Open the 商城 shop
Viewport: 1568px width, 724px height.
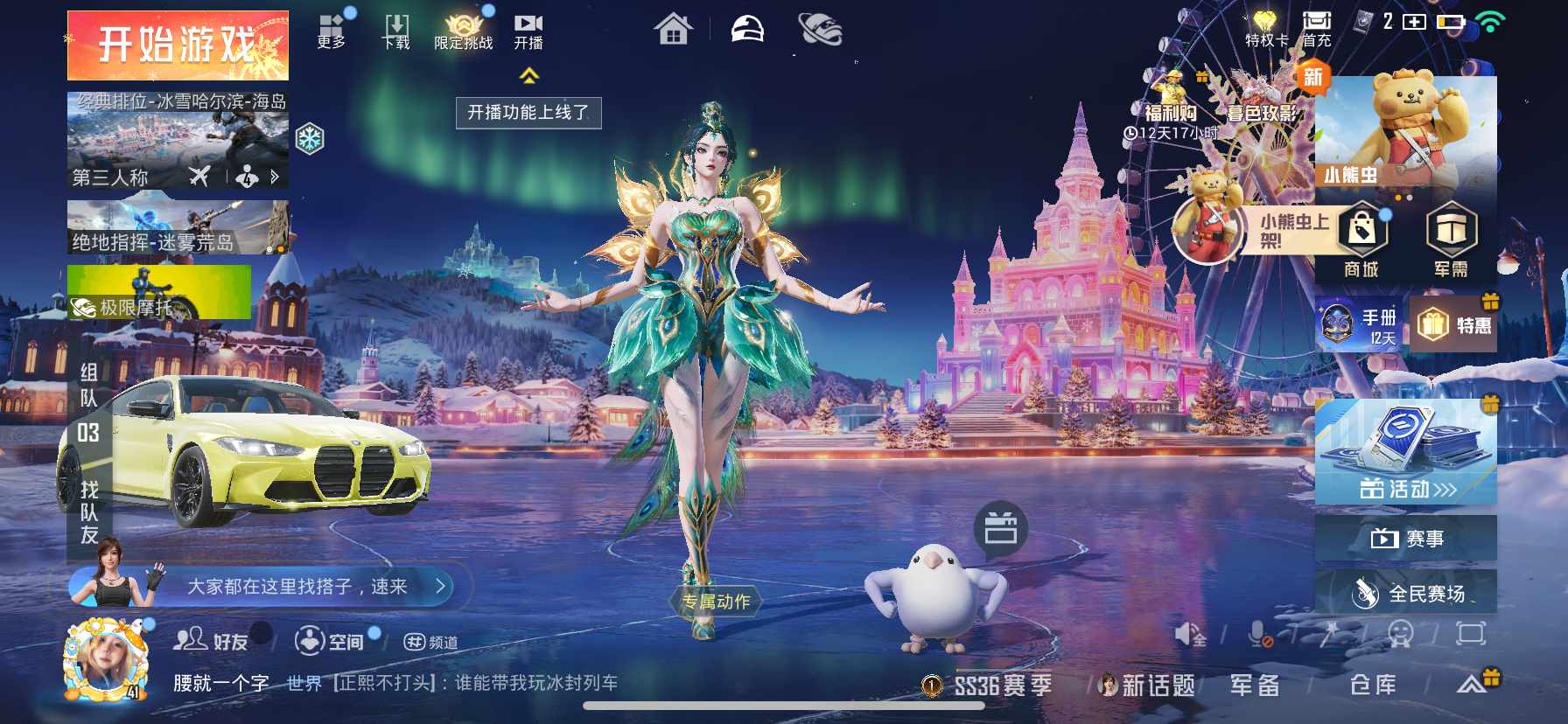point(1361,240)
